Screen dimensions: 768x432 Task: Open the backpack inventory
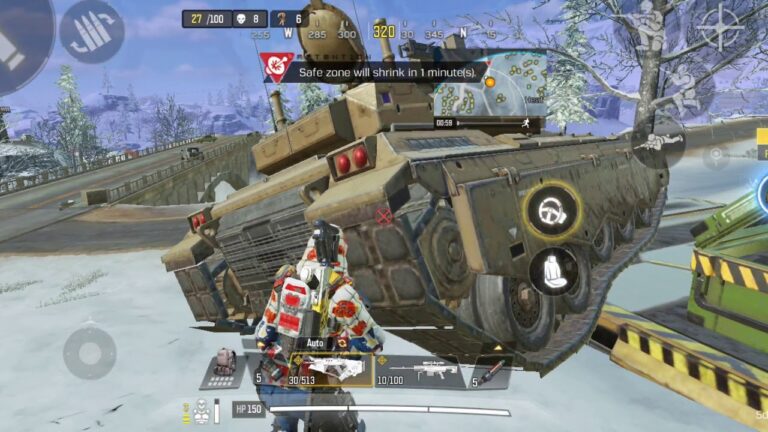[x=223, y=366]
